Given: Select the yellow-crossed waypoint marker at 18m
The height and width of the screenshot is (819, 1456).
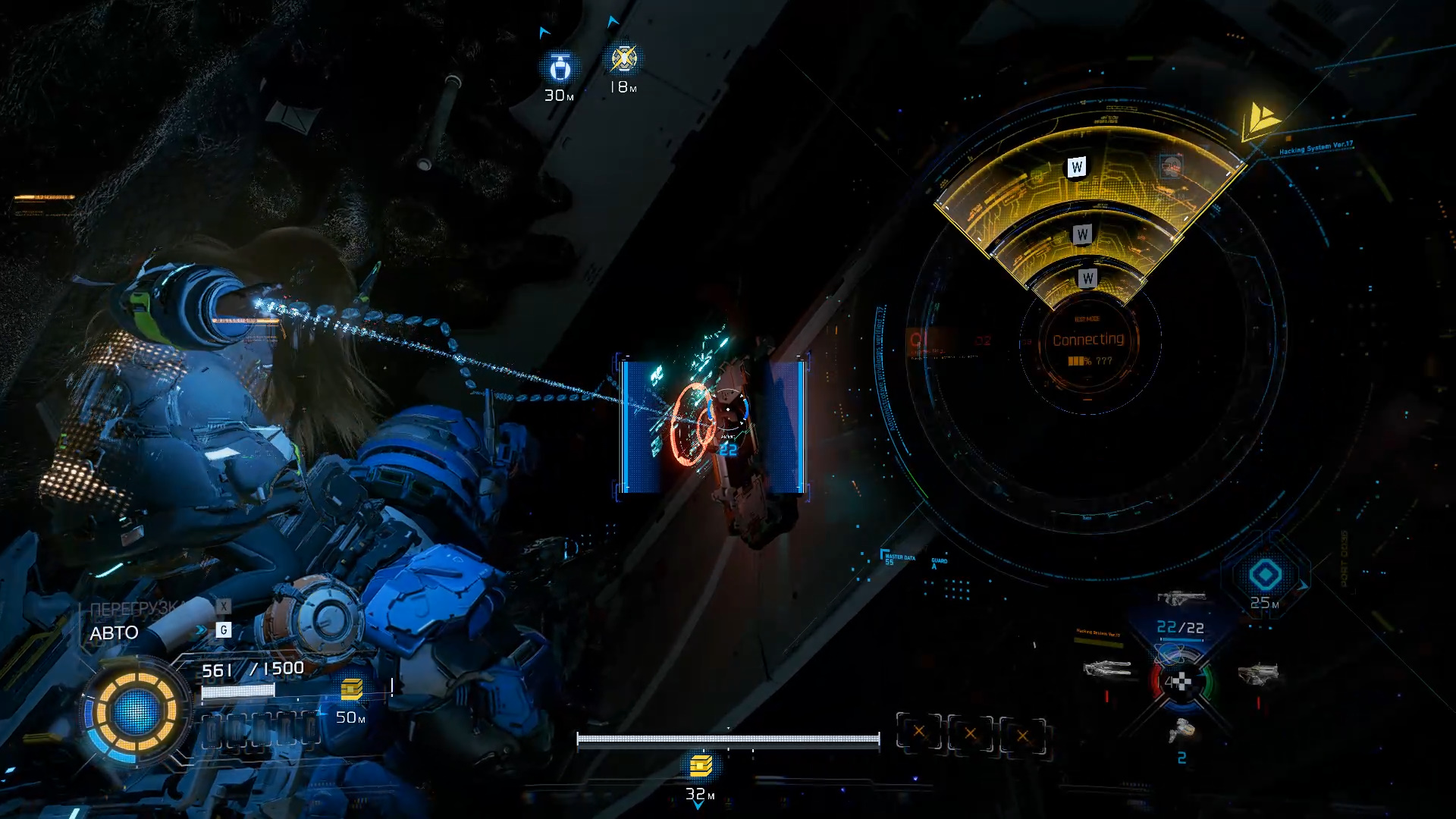Looking at the screenshot, I should (x=623, y=59).
